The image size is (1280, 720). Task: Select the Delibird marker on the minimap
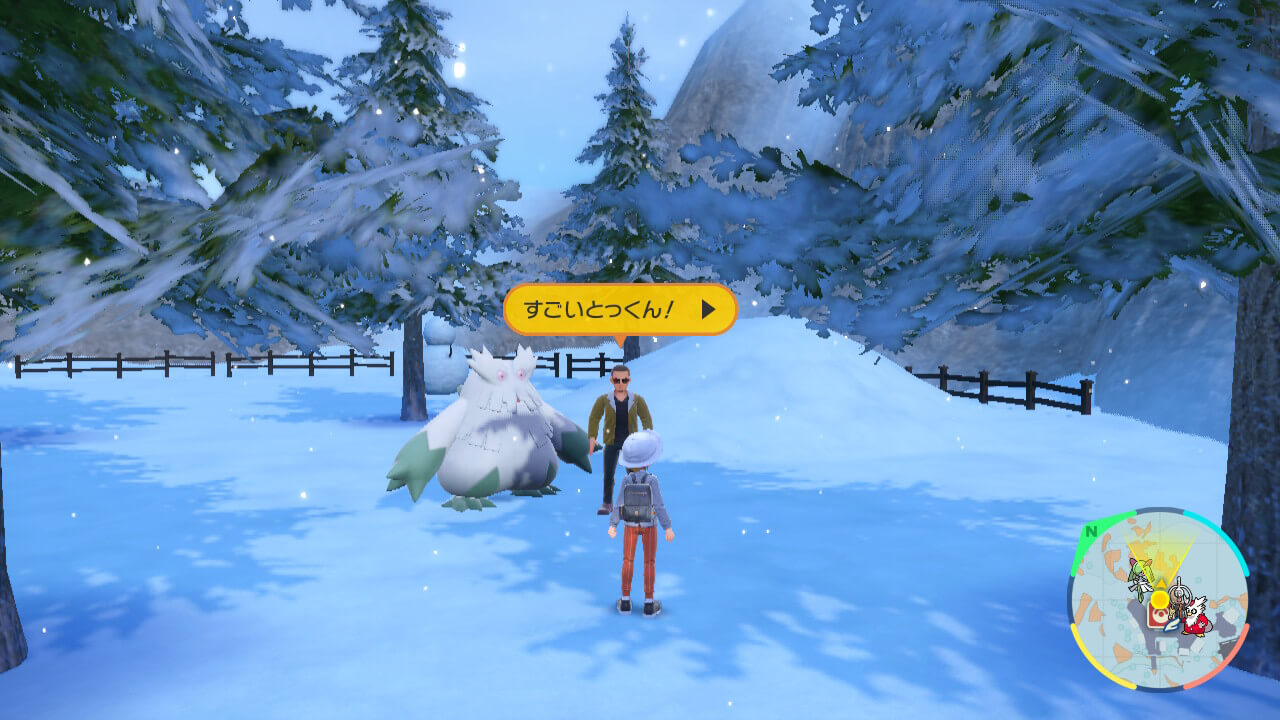pyautogui.click(x=1196, y=617)
